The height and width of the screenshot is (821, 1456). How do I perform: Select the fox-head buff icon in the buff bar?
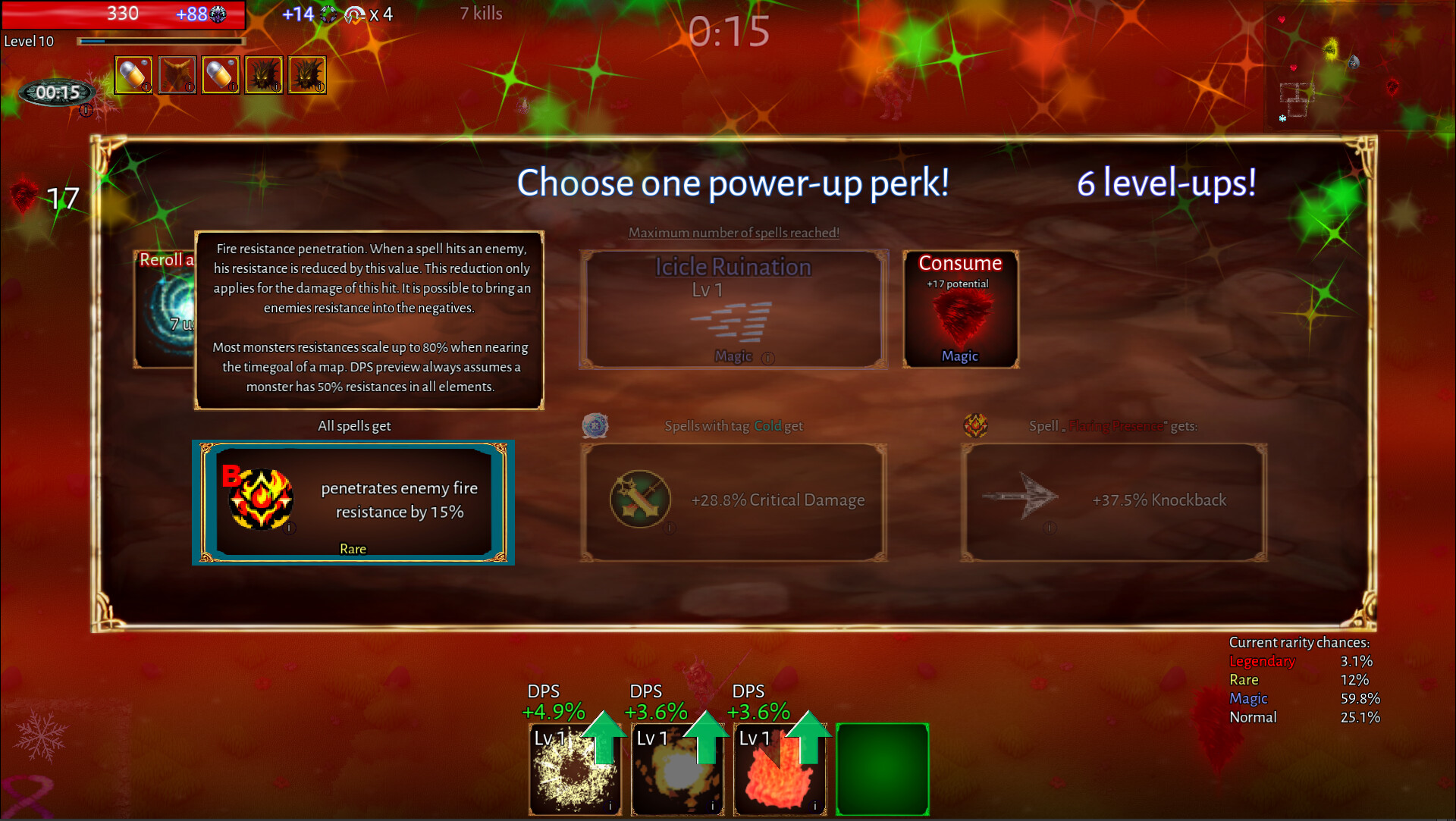click(x=177, y=74)
